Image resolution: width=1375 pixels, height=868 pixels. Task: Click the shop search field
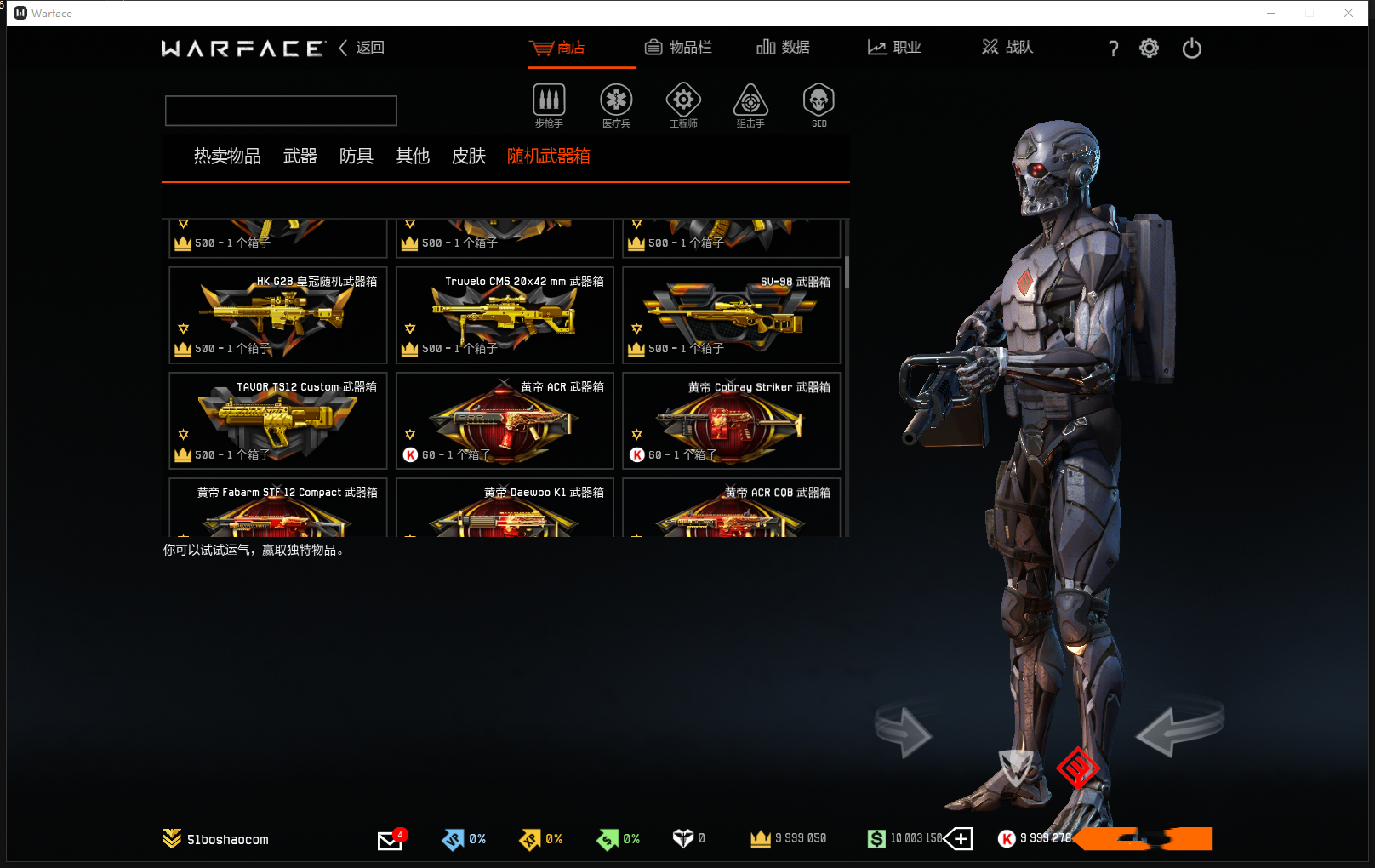[281, 111]
